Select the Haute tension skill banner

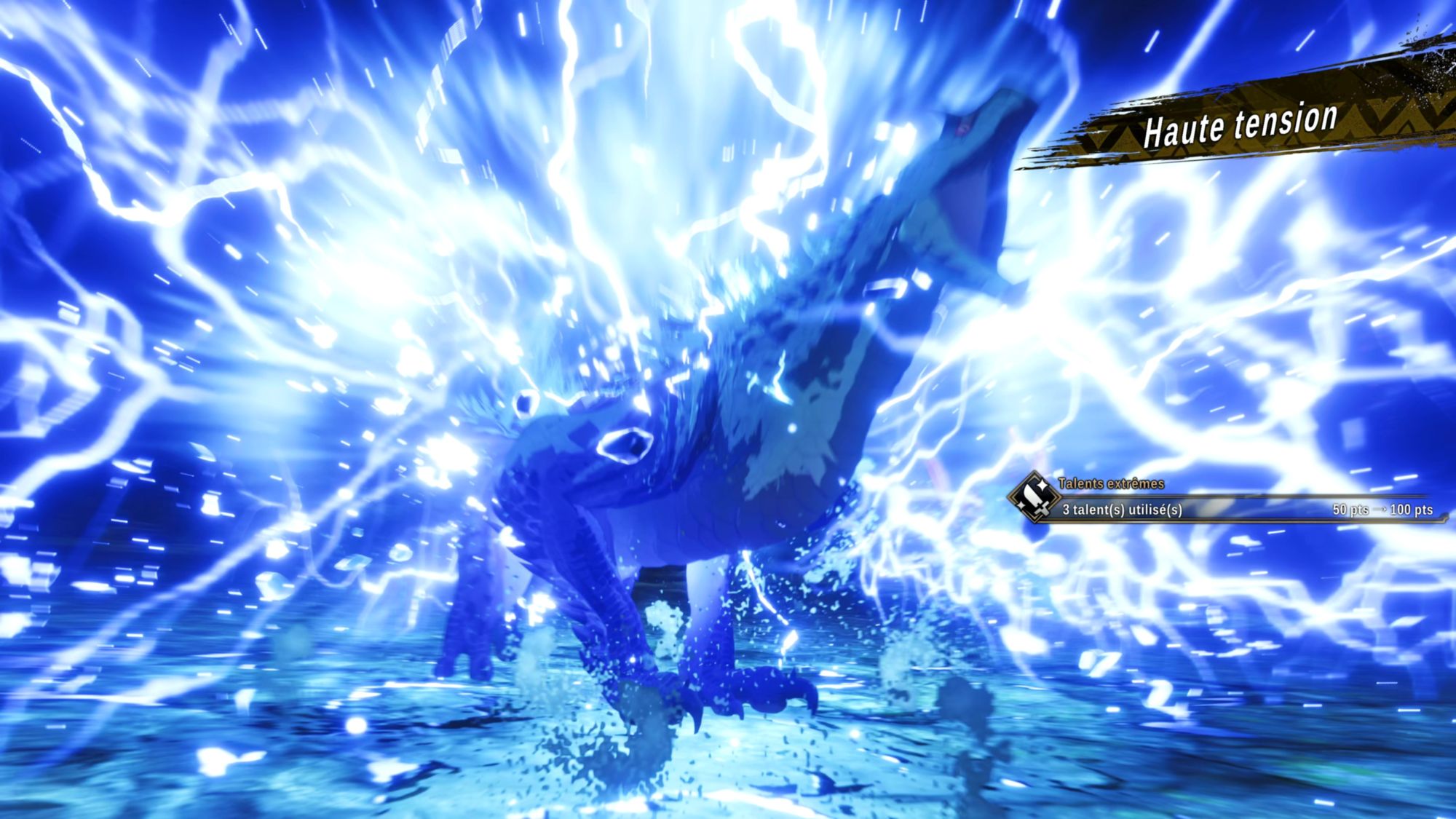point(1240,124)
